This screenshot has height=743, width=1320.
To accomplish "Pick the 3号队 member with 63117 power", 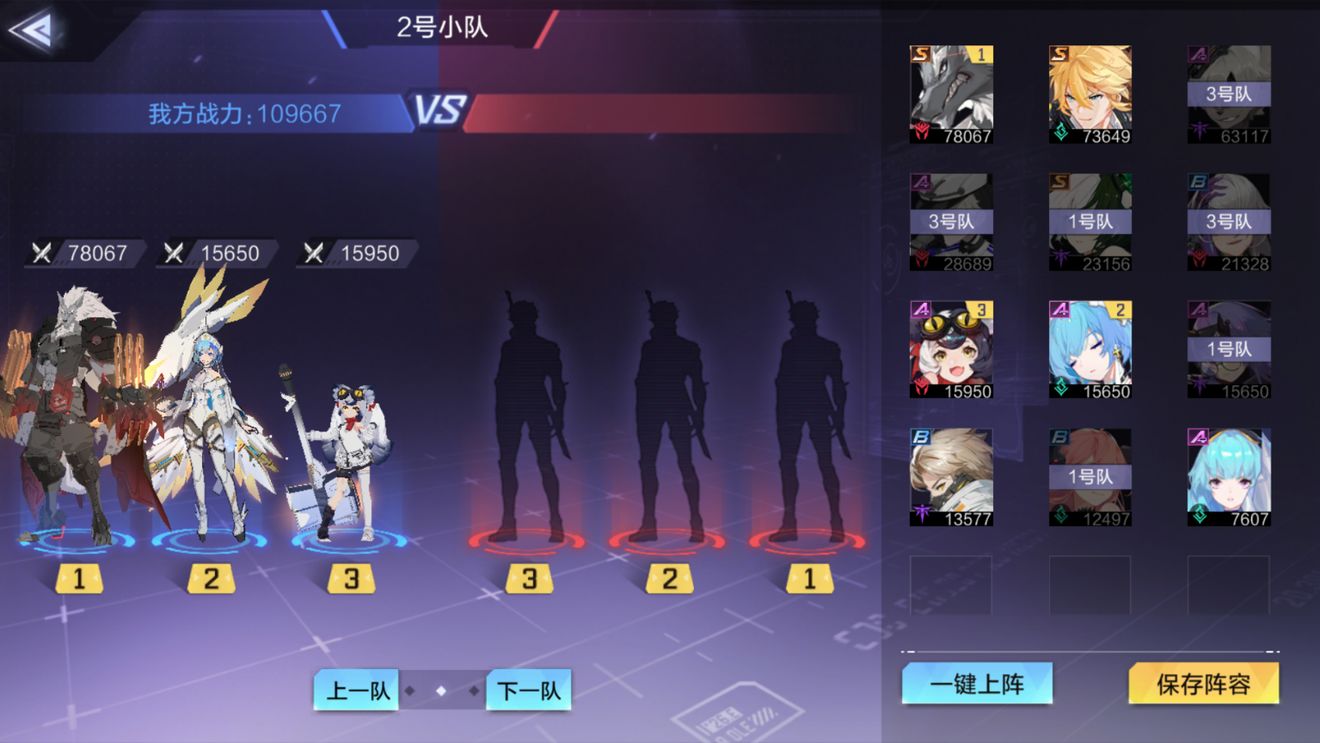I will click(1228, 95).
